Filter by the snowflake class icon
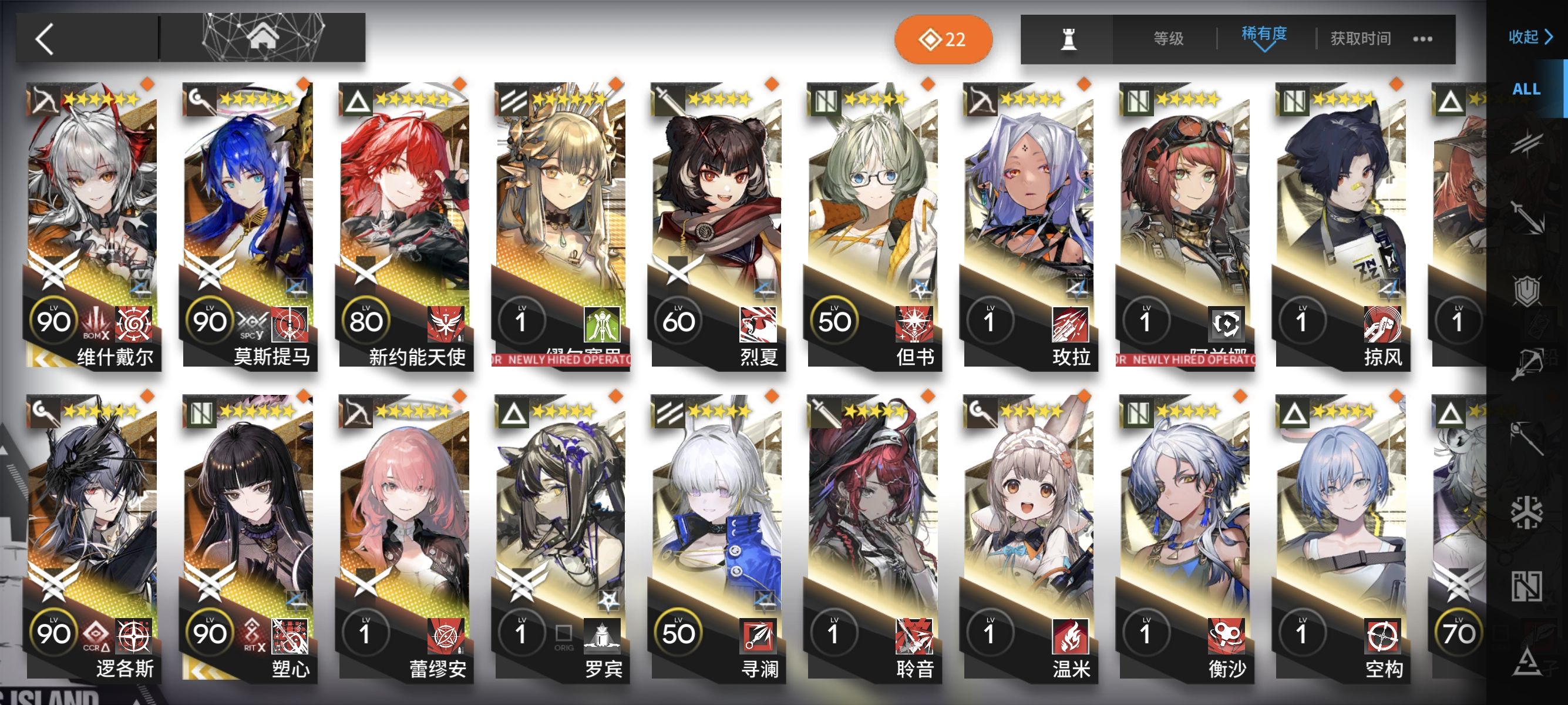 pos(1526,511)
